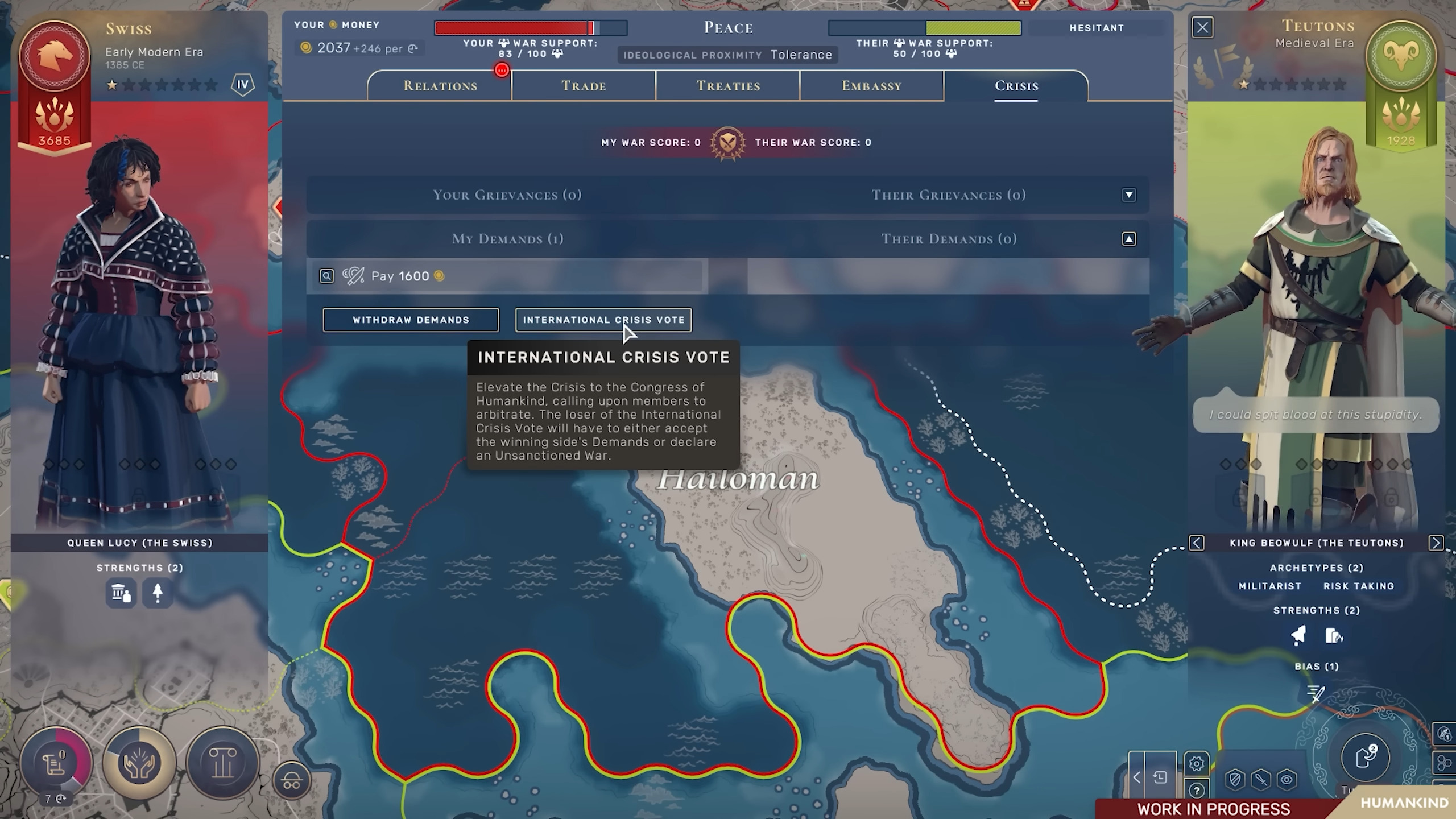Start an International Crisis Vote
The width and height of the screenshot is (1456, 819).
603,320
